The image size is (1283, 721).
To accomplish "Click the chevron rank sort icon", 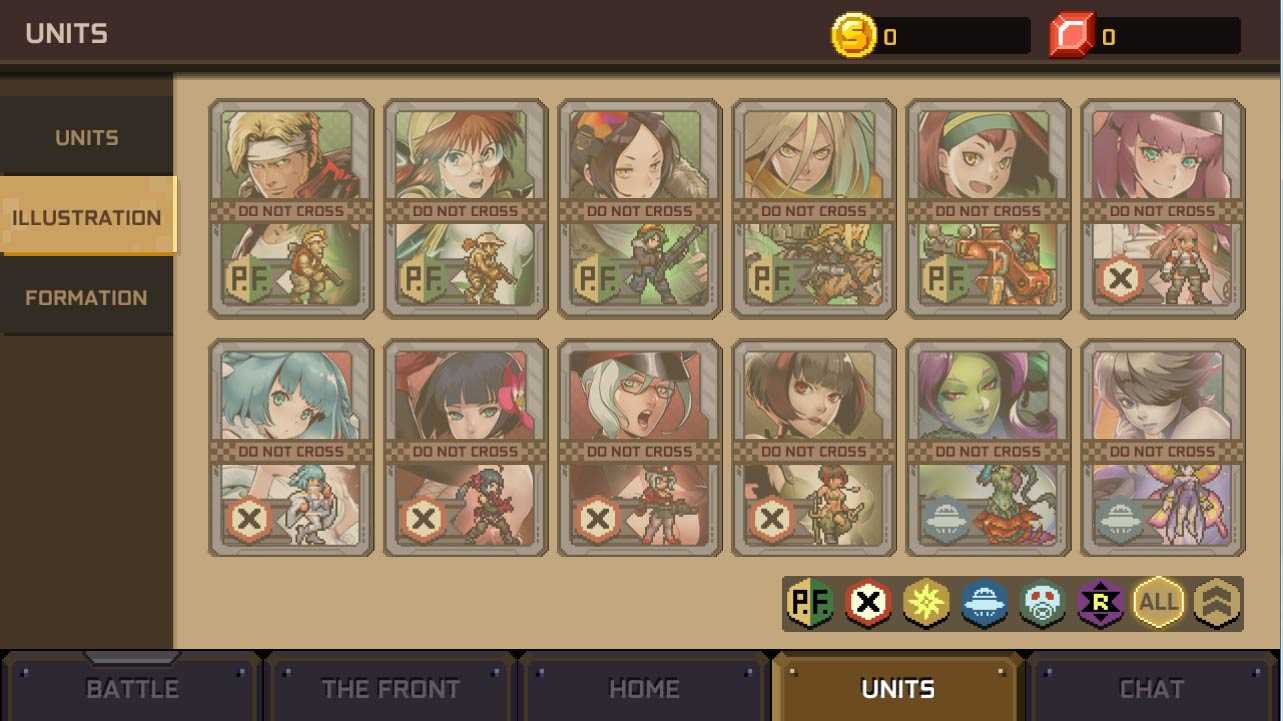I will [x=1217, y=604].
